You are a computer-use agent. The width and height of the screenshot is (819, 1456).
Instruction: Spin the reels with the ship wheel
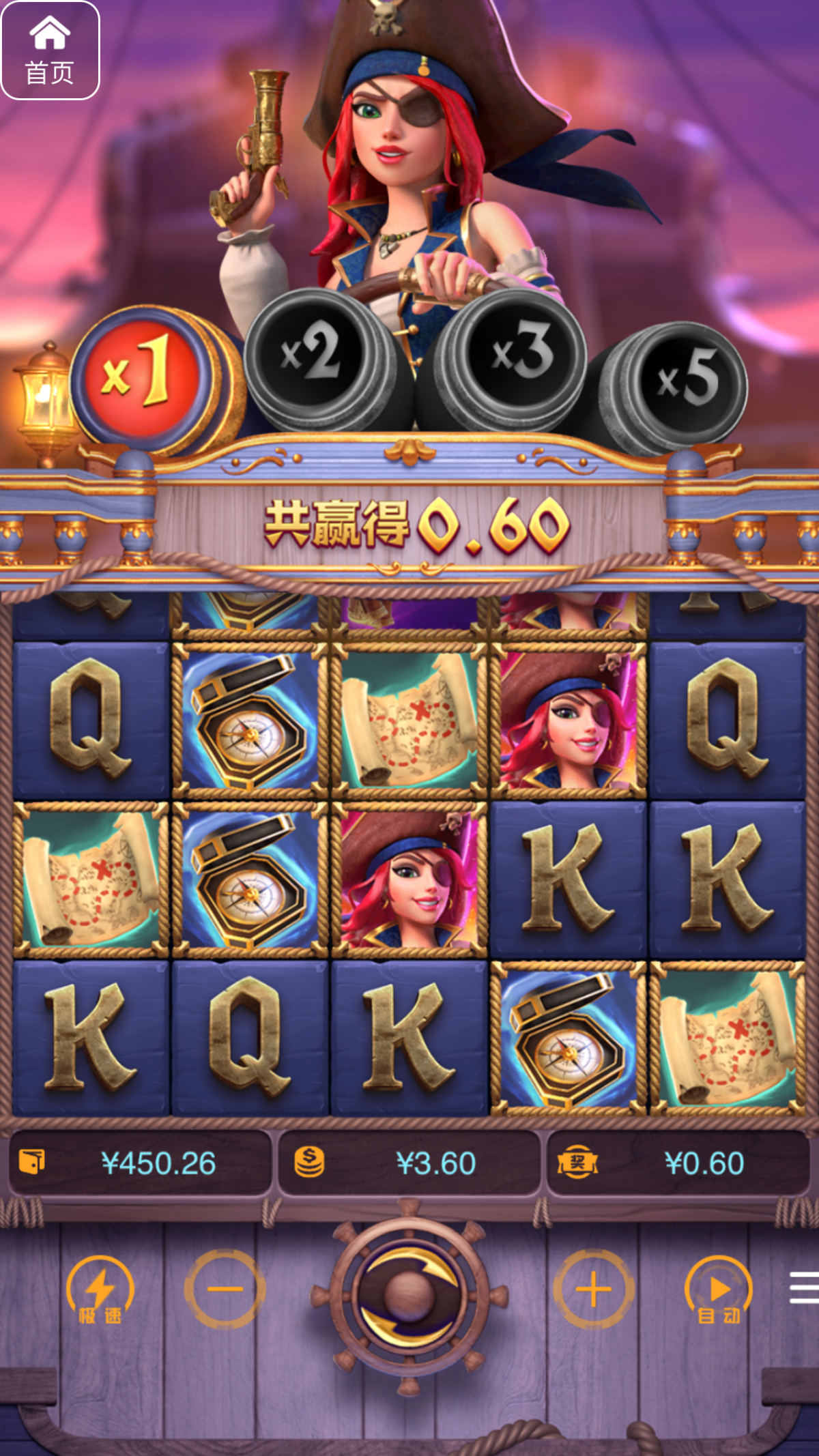coord(409,1295)
